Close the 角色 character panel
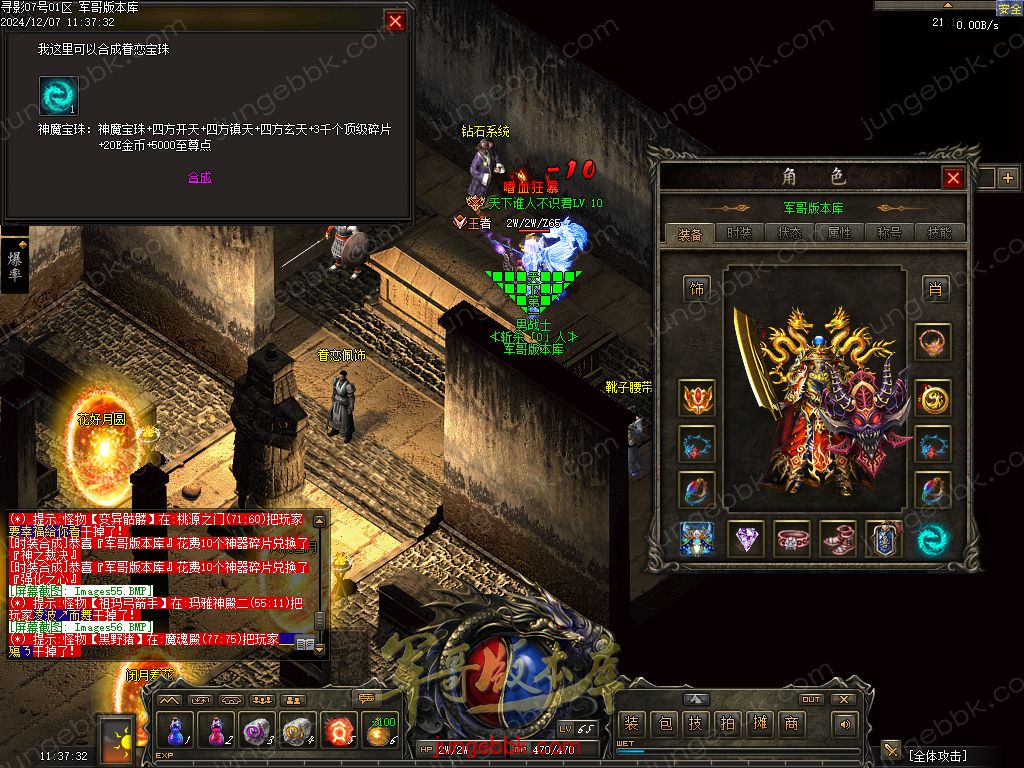 click(953, 178)
